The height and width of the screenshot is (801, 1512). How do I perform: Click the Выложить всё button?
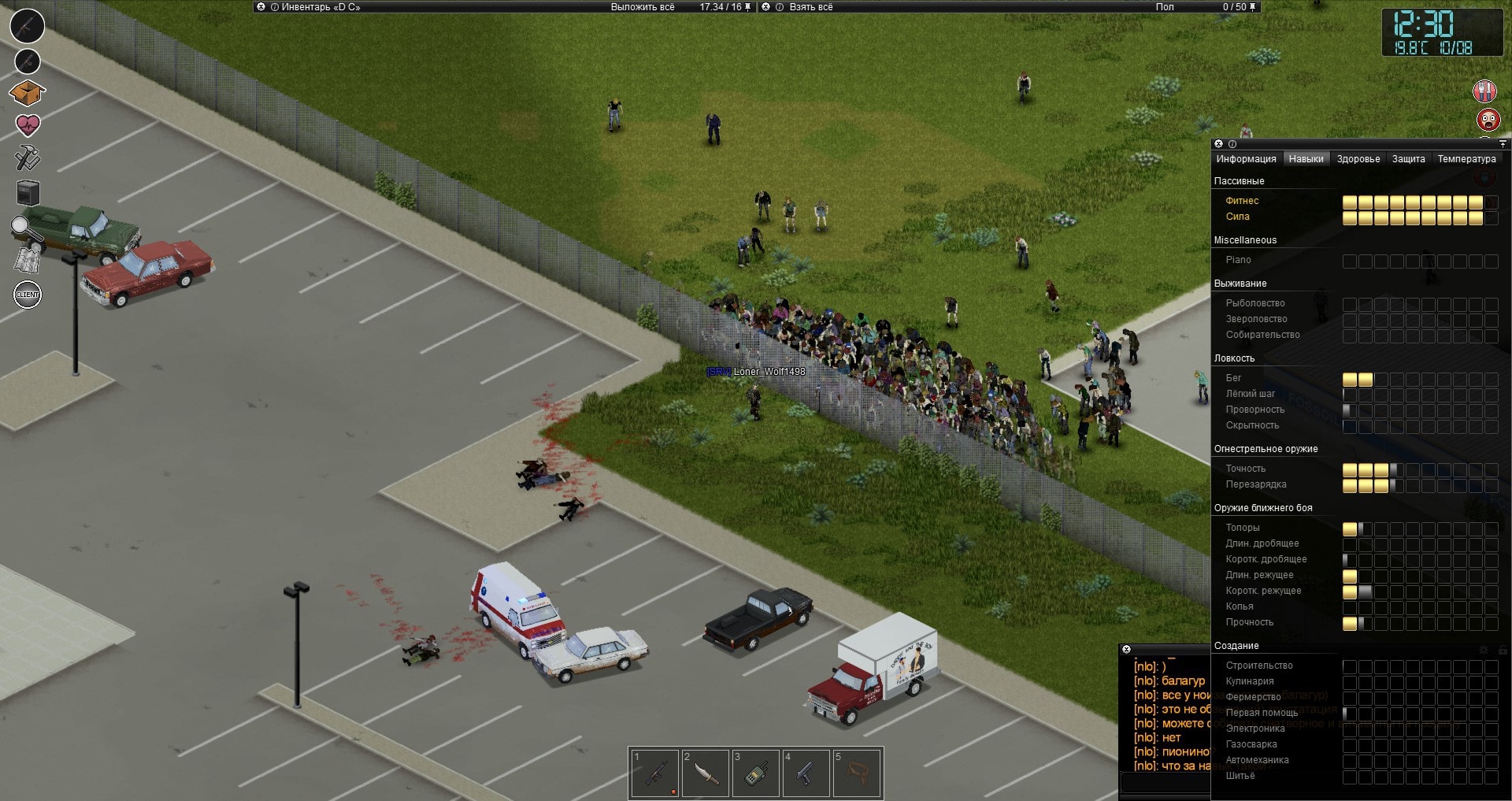coord(643,7)
